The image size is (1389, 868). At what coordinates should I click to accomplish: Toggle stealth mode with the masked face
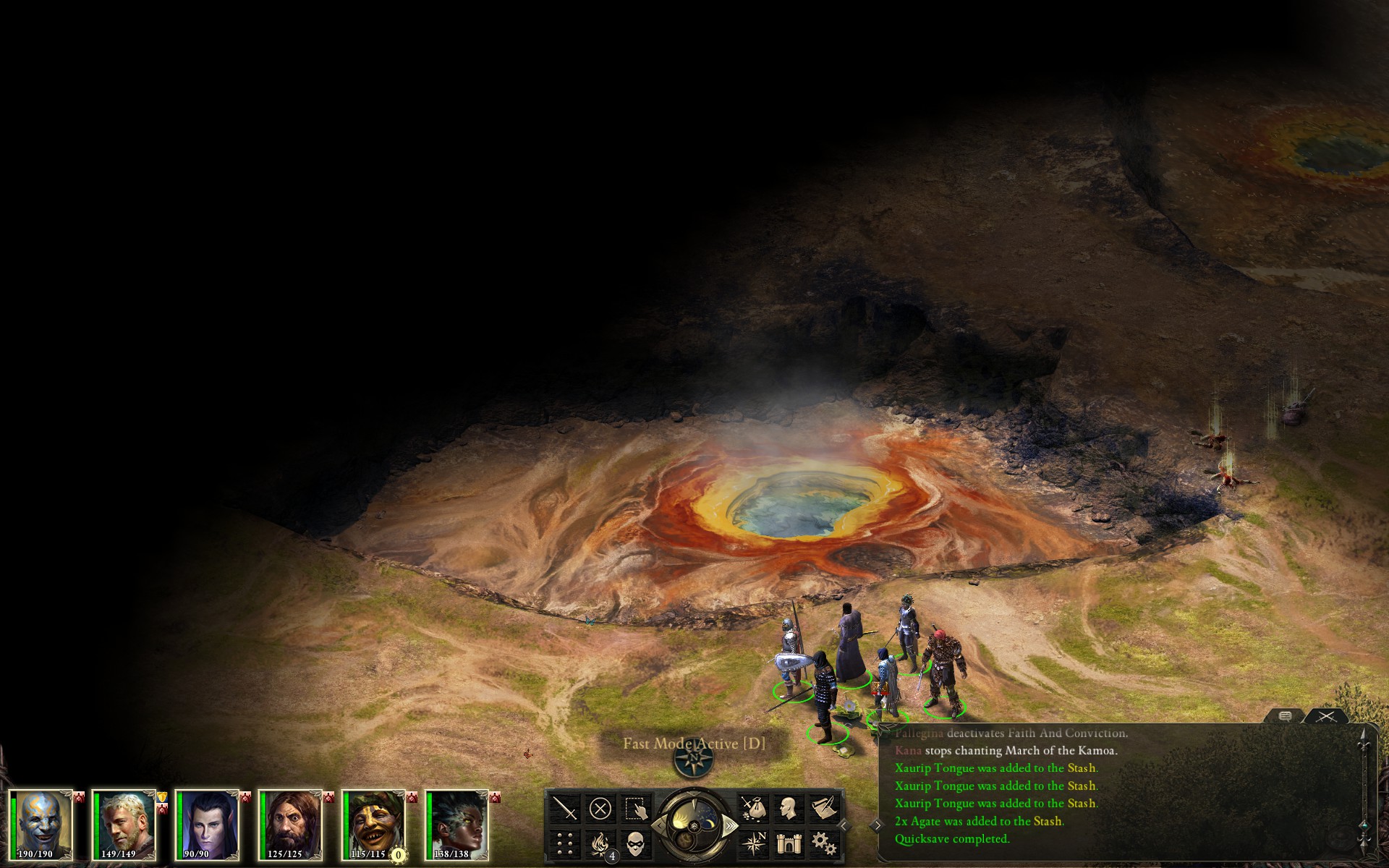635,843
